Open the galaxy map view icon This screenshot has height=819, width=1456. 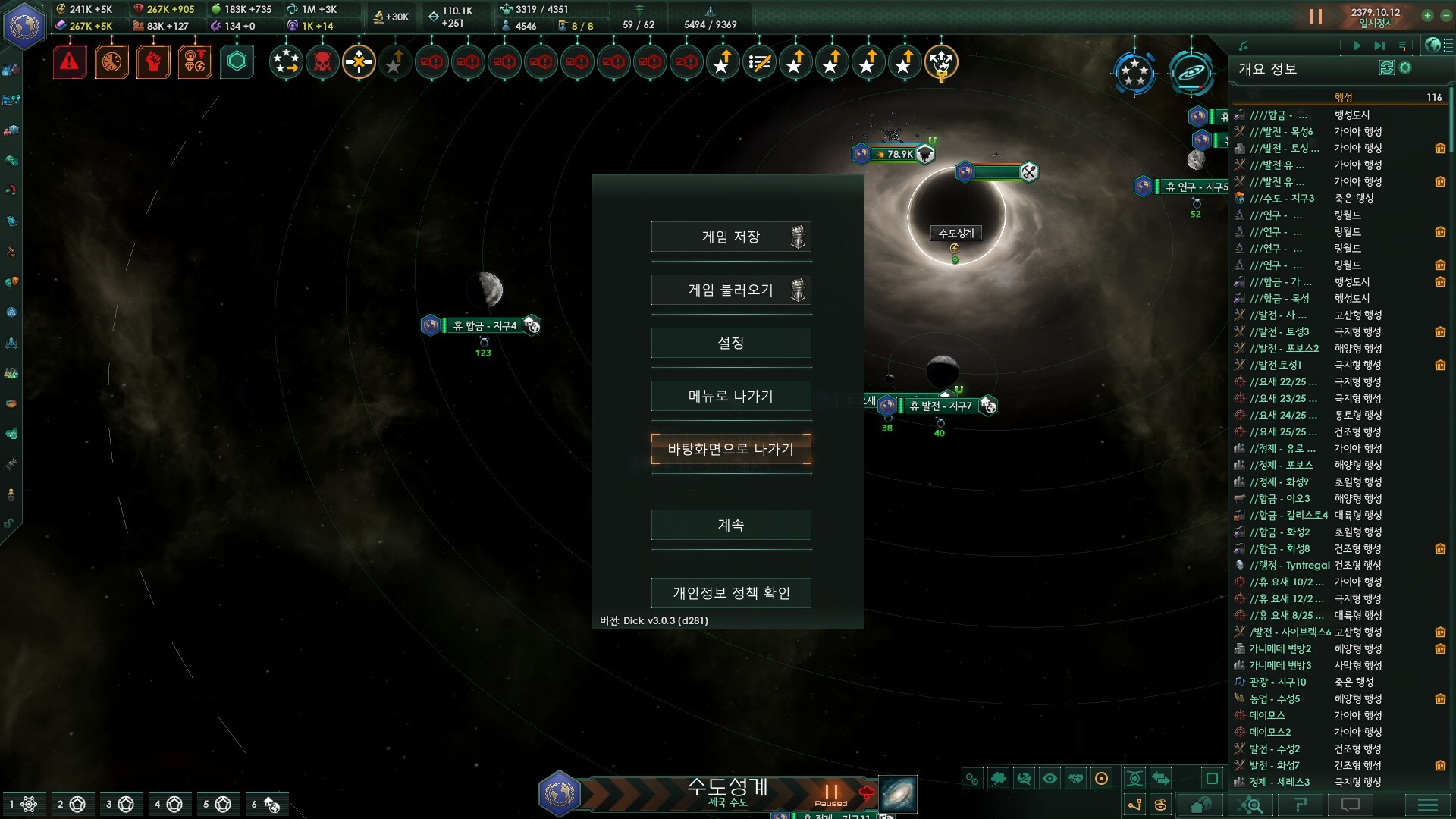(1191, 73)
